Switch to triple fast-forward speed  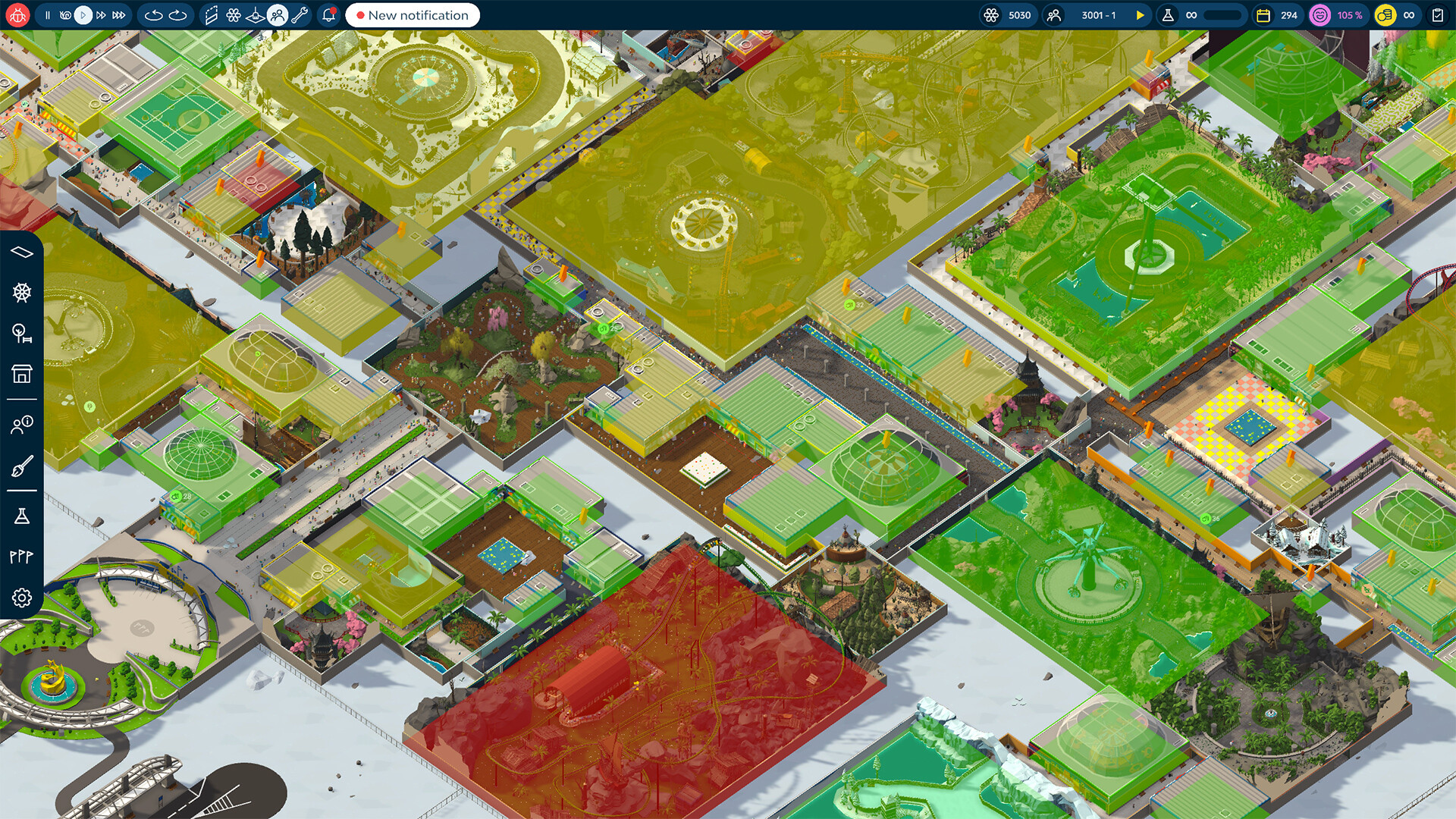tap(119, 15)
